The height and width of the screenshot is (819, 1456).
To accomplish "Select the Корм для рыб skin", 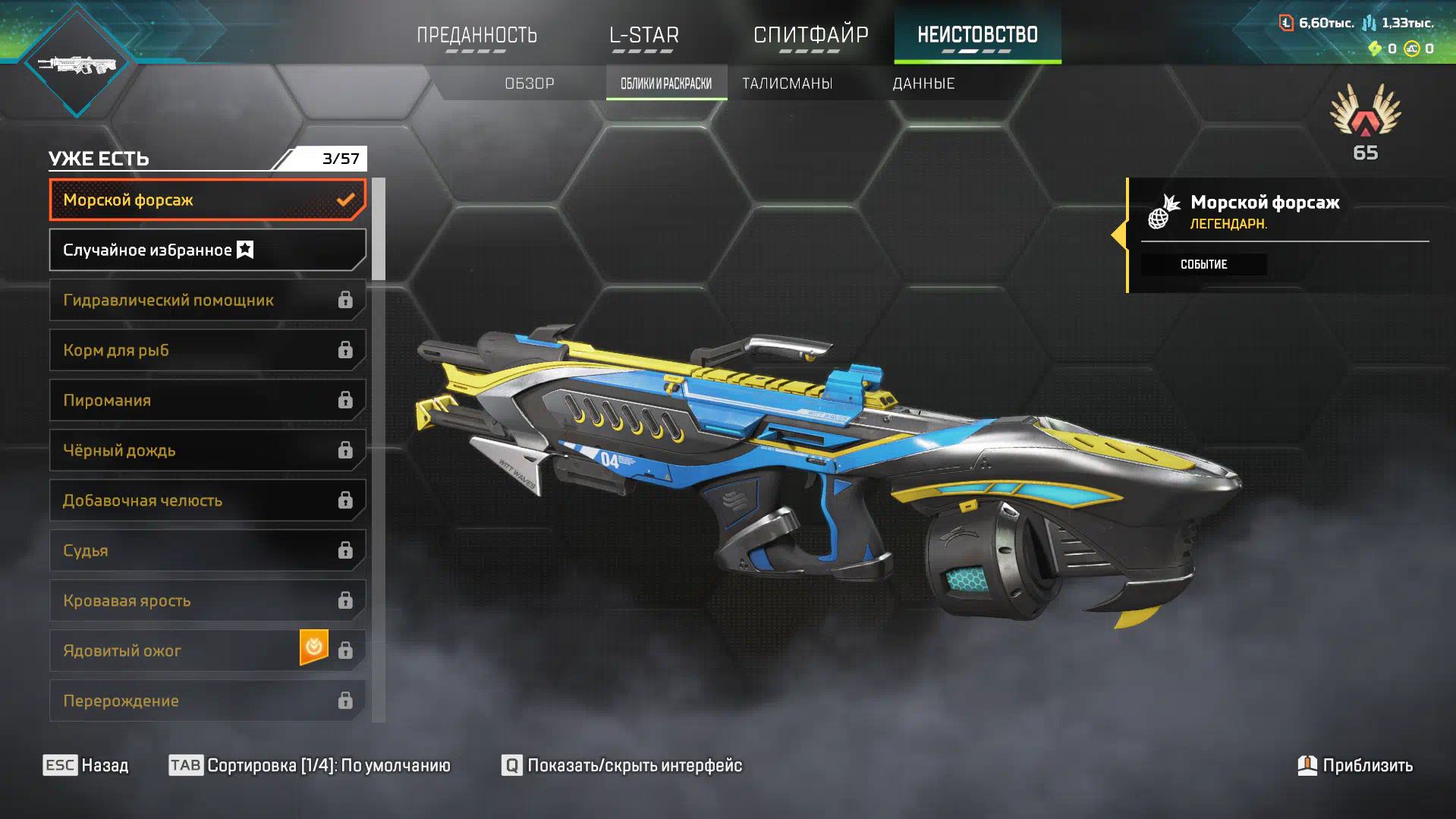I will pyautogui.click(x=207, y=350).
